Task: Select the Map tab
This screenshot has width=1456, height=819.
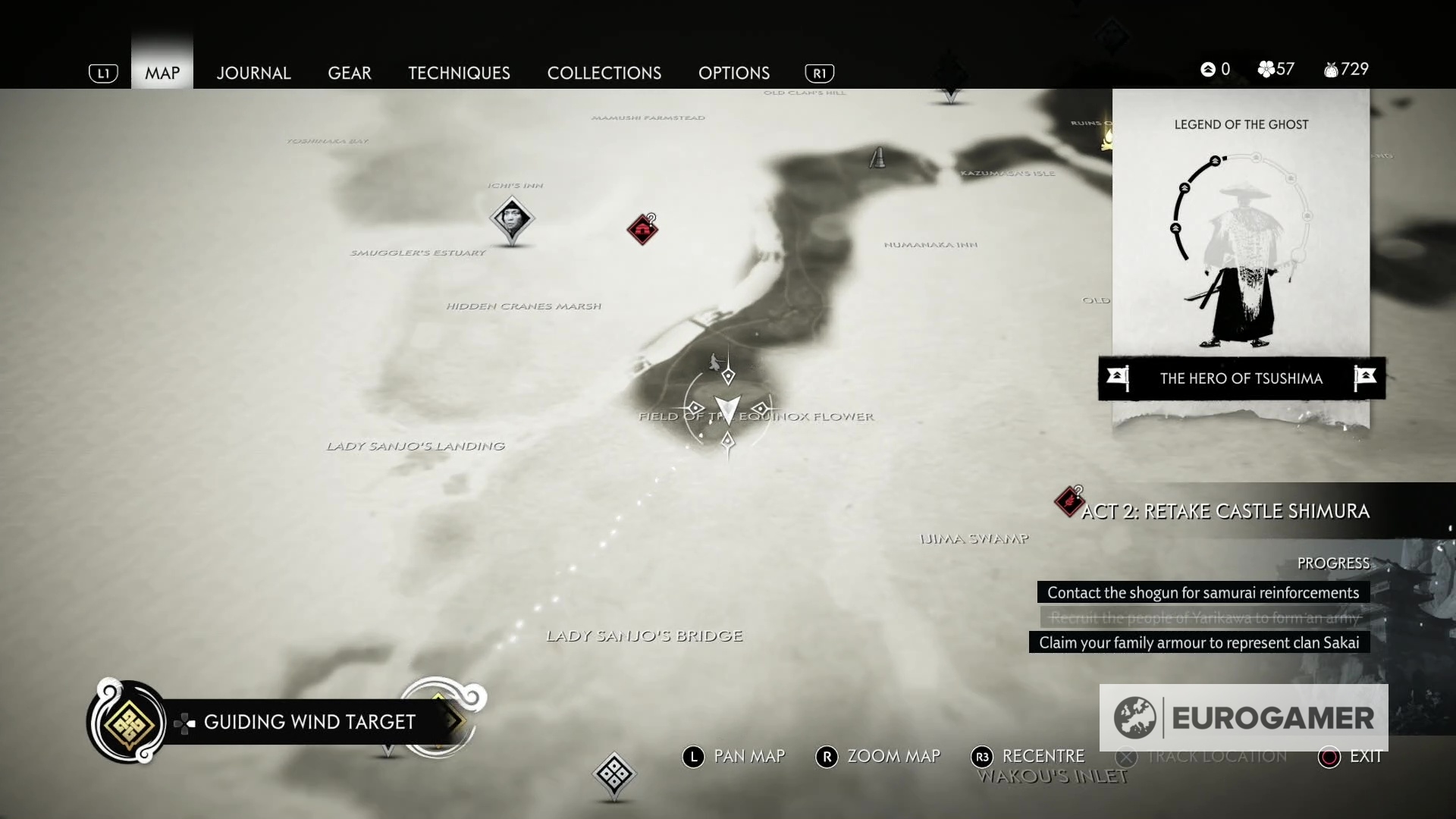Action: tap(162, 73)
